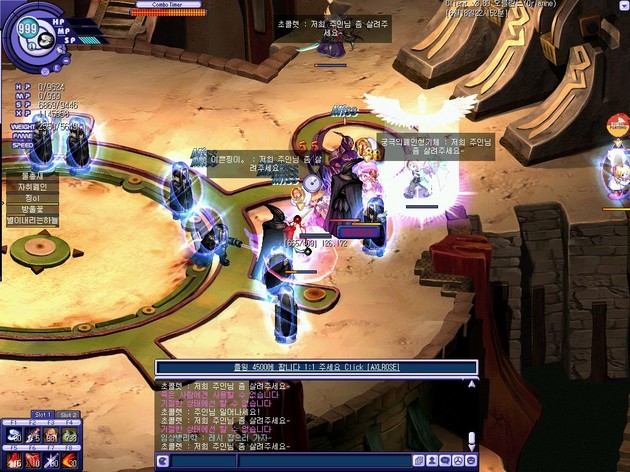Viewport: 630px width, 472px height.
Task: Toggle the chat mode button left of input
Action: 163,461
